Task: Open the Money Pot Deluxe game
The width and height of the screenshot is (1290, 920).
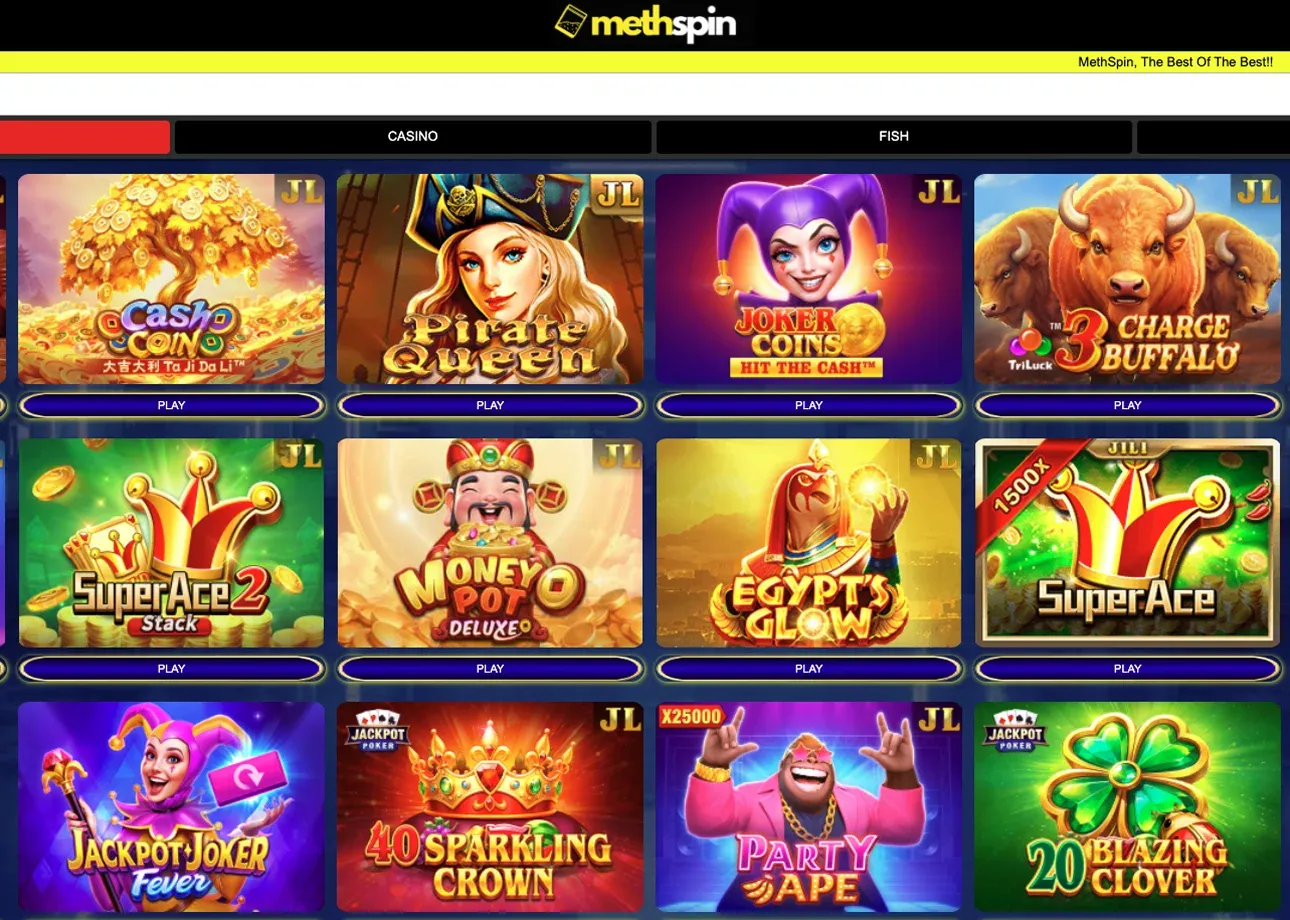Action: tap(490, 542)
